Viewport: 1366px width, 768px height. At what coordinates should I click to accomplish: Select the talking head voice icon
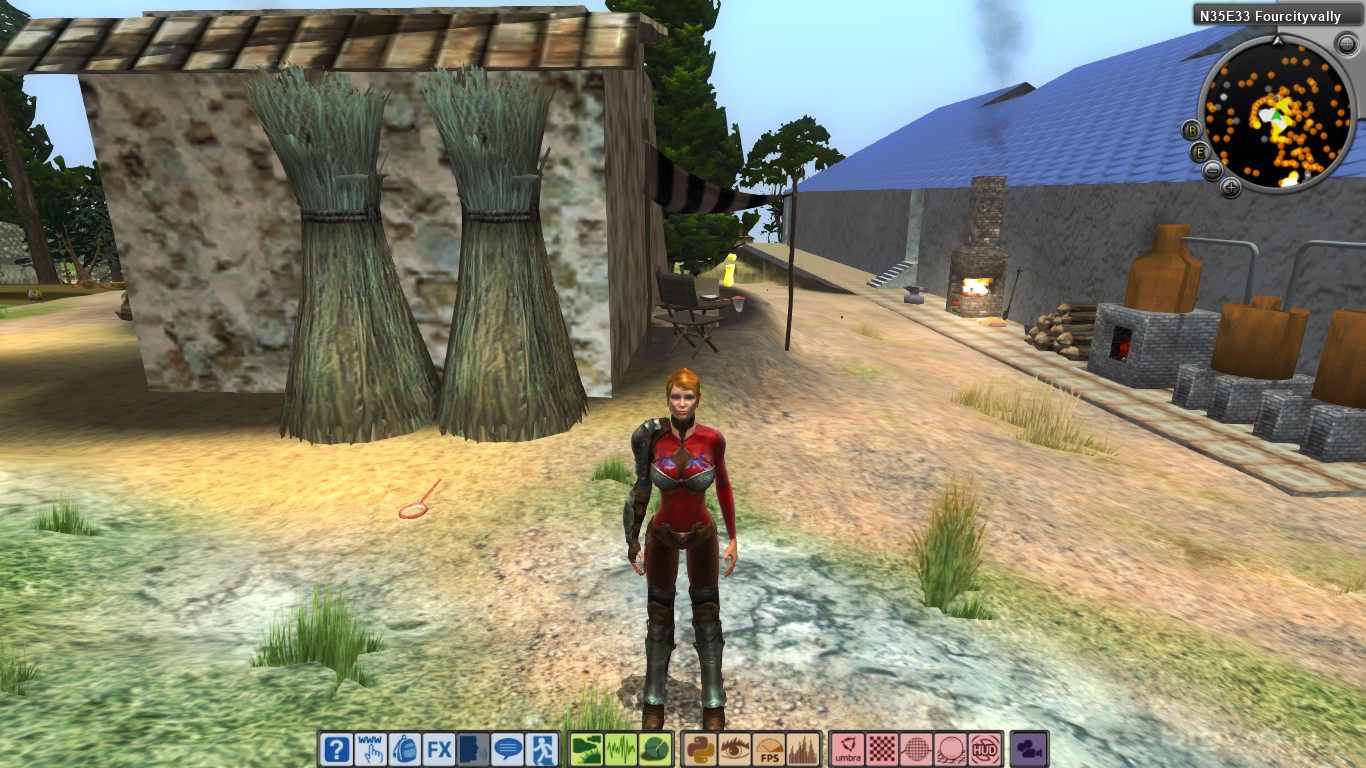click(x=474, y=749)
